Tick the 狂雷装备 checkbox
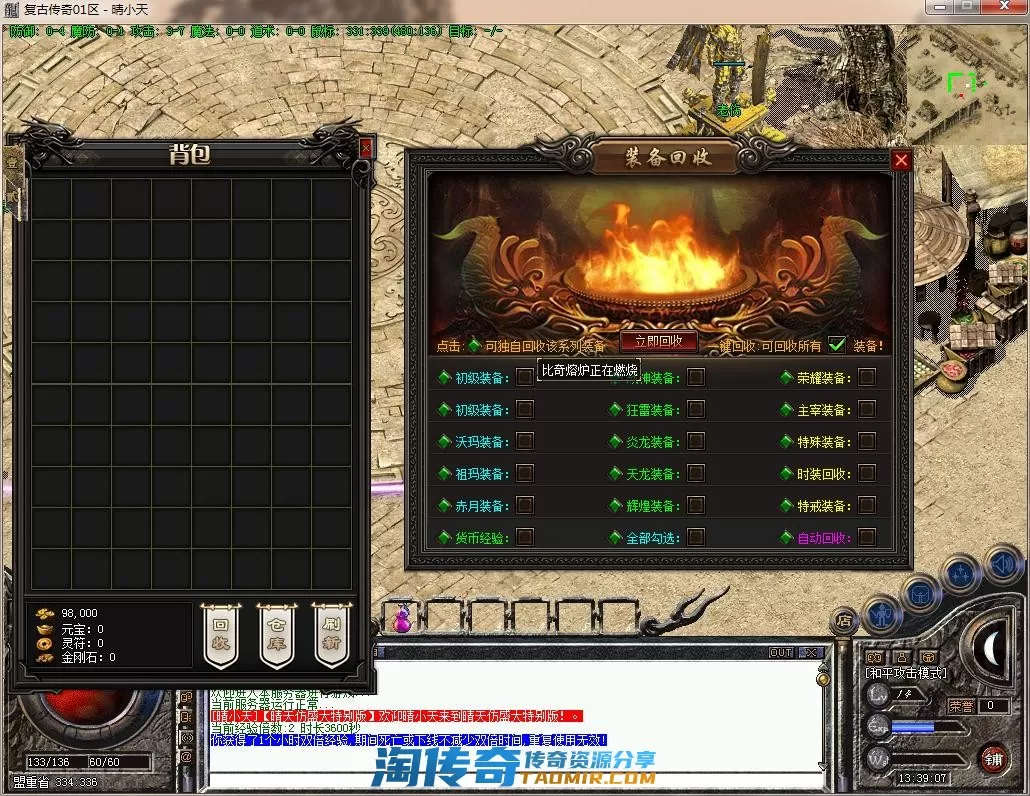The image size is (1030, 796). 696,410
